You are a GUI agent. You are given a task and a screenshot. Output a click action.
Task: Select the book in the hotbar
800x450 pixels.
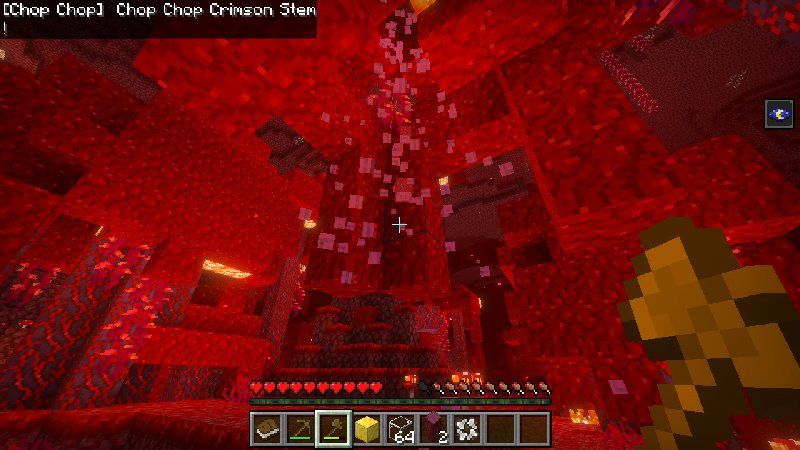click(267, 428)
